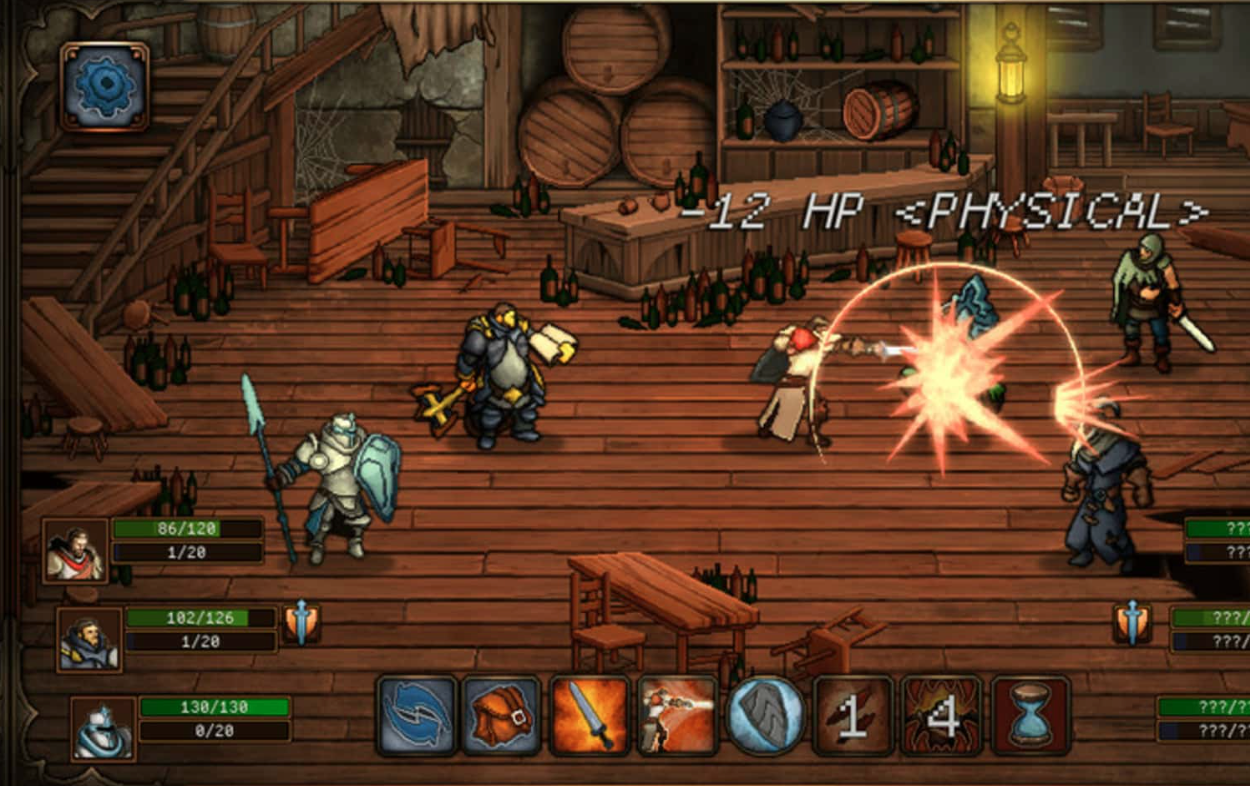Use the flaming sword attack skill
The height and width of the screenshot is (786, 1250).
point(590,715)
